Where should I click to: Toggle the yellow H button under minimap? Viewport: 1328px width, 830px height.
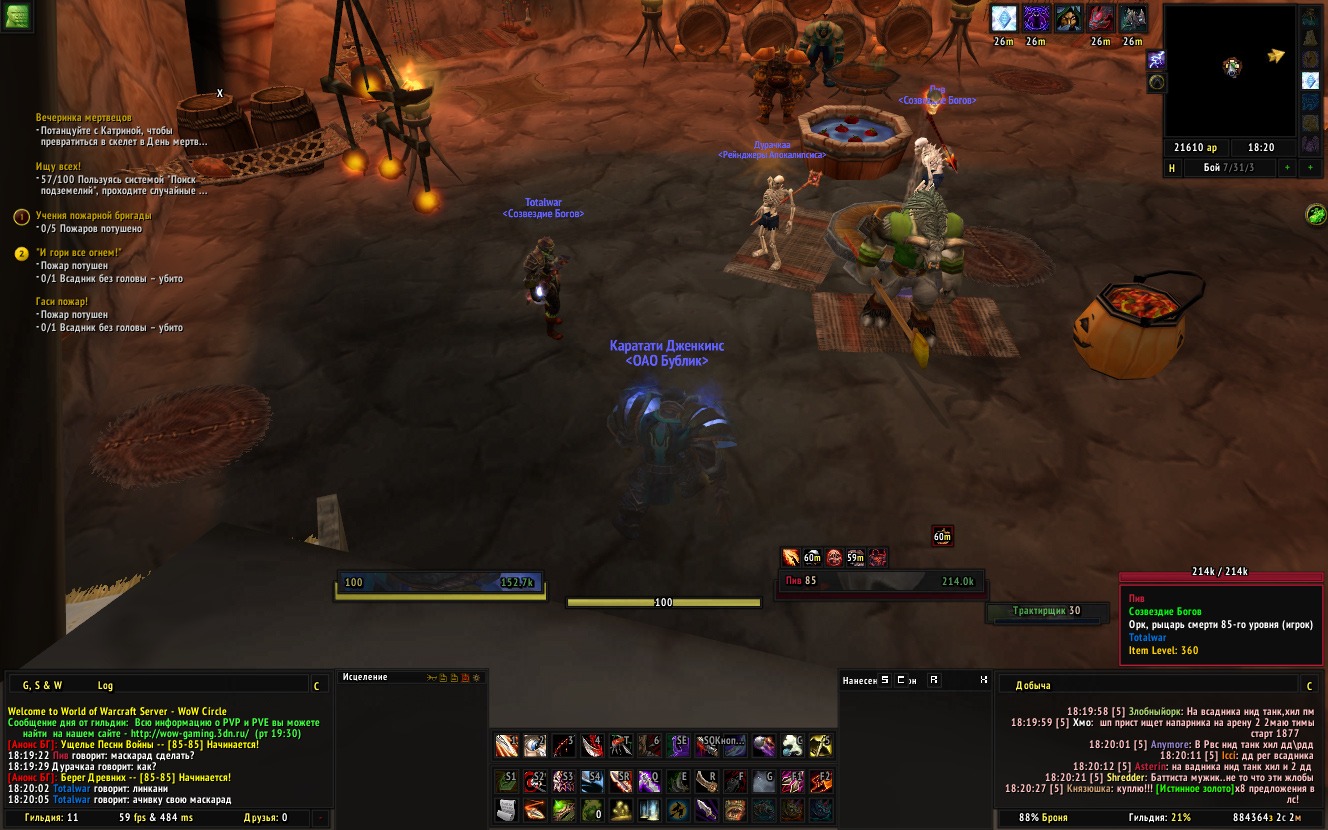pos(1172,168)
